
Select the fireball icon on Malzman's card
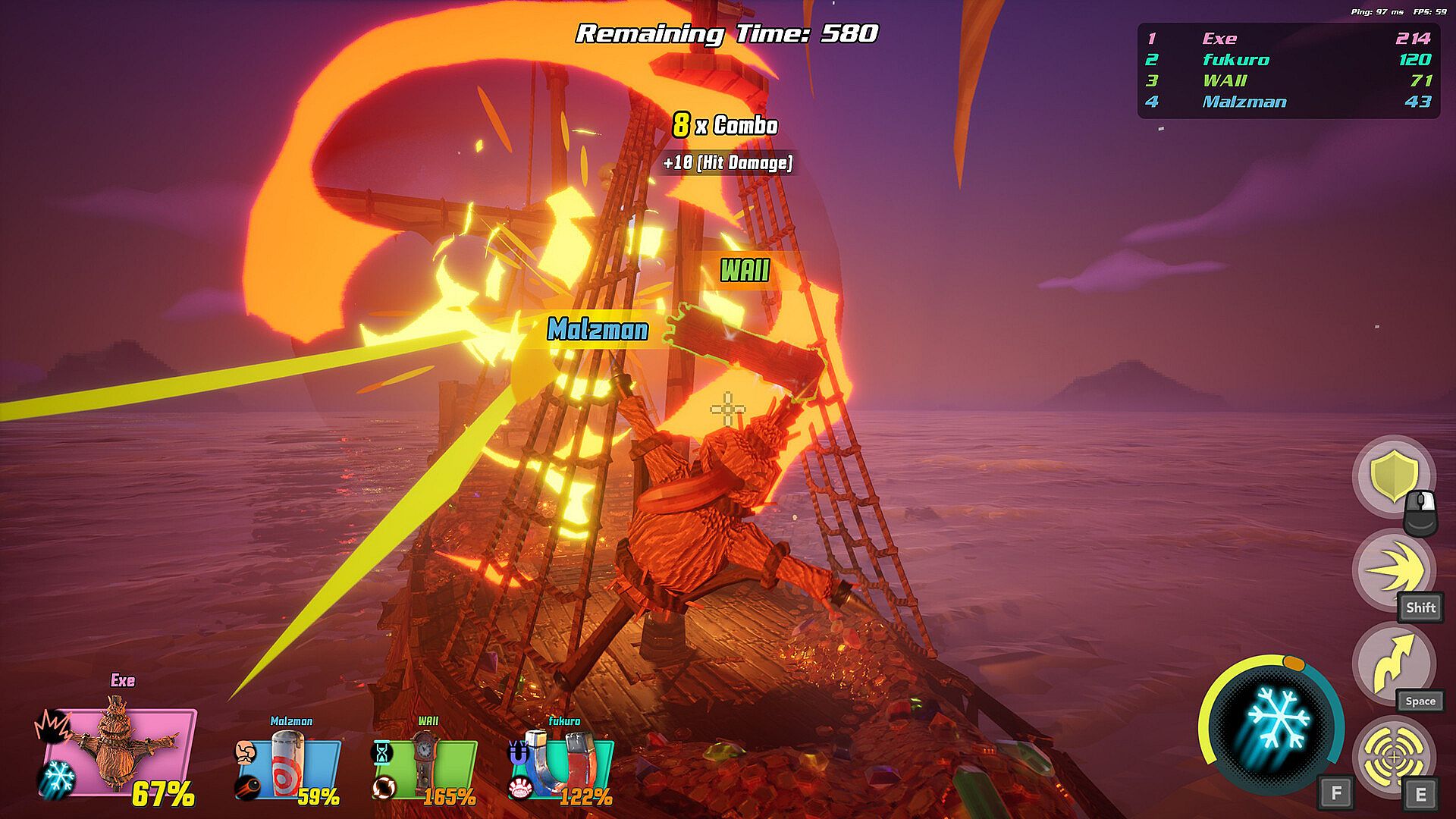coord(246,787)
